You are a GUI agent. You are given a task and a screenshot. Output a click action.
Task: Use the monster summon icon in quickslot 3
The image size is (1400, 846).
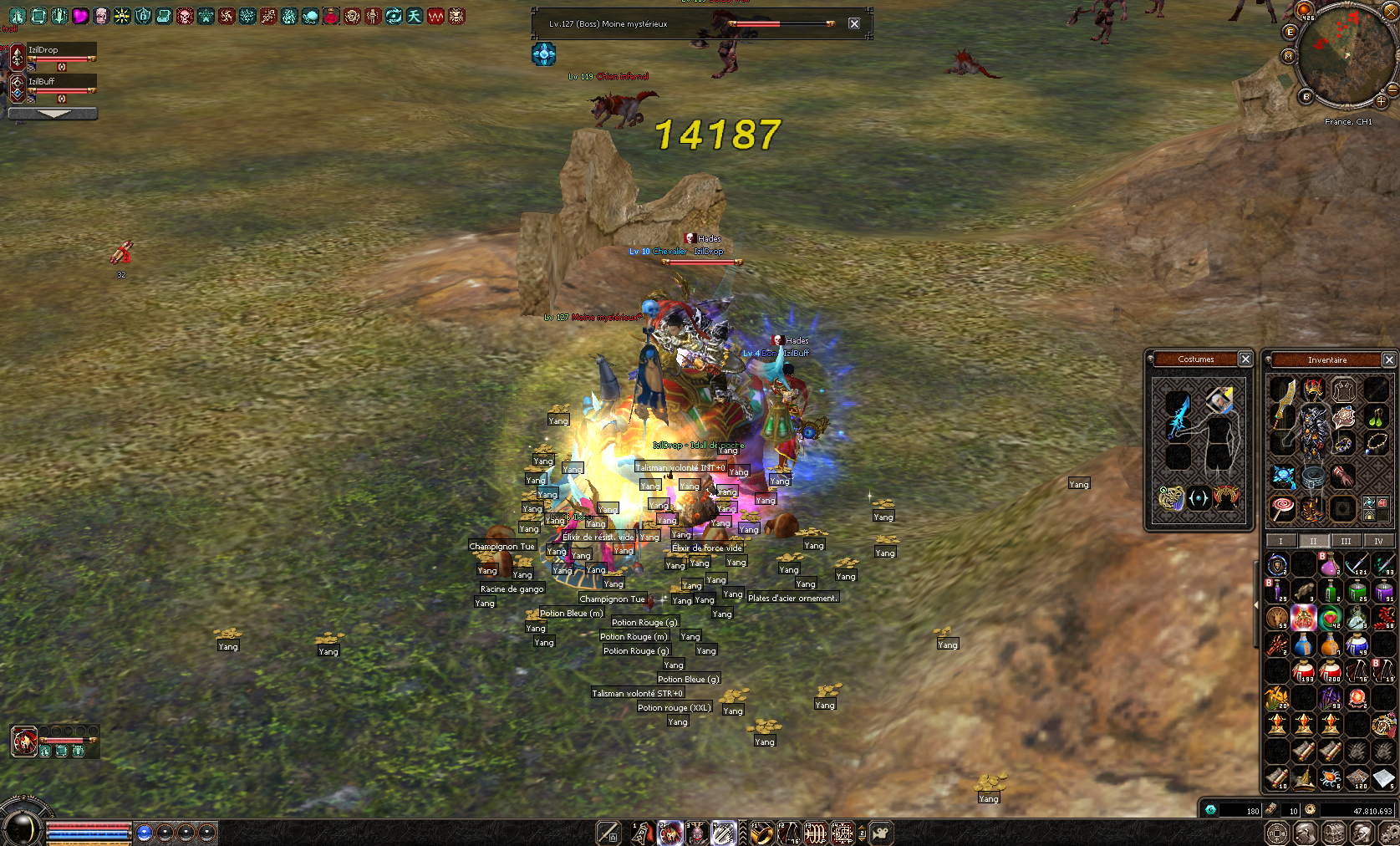[x=695, y=832]
